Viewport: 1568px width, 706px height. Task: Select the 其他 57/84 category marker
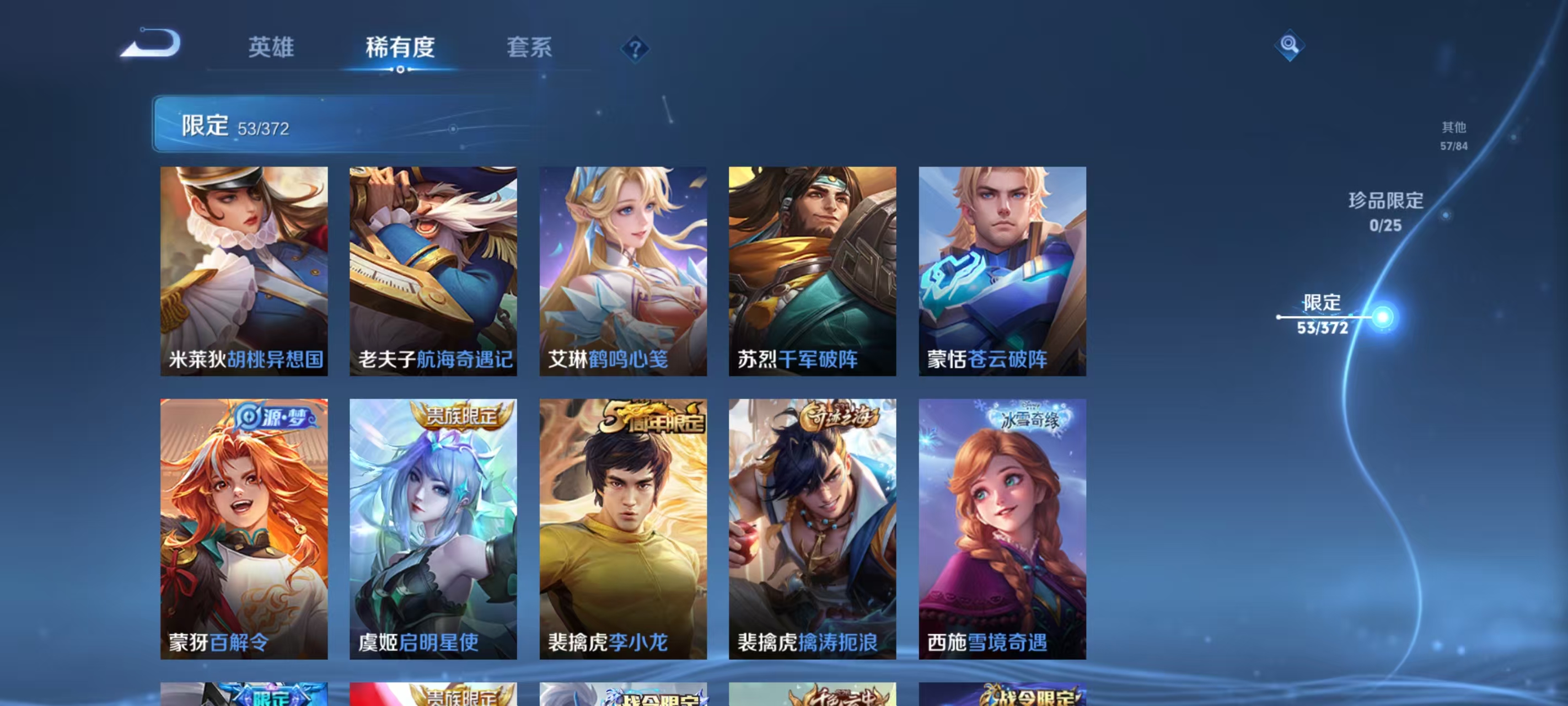point(1453,136)
